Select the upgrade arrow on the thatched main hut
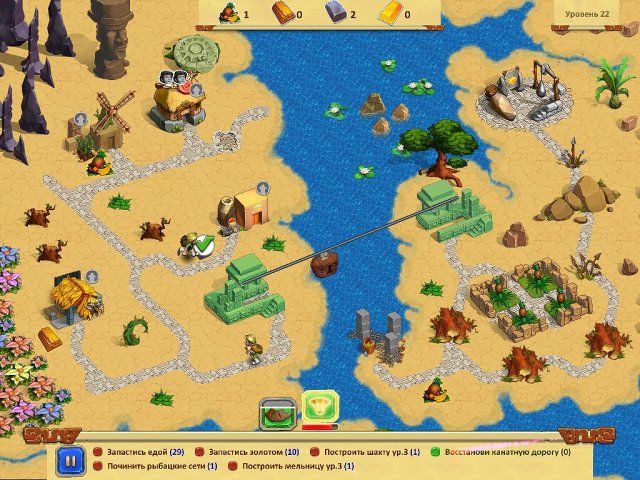This screenshot has height=480, width=640. pos(196,90)
